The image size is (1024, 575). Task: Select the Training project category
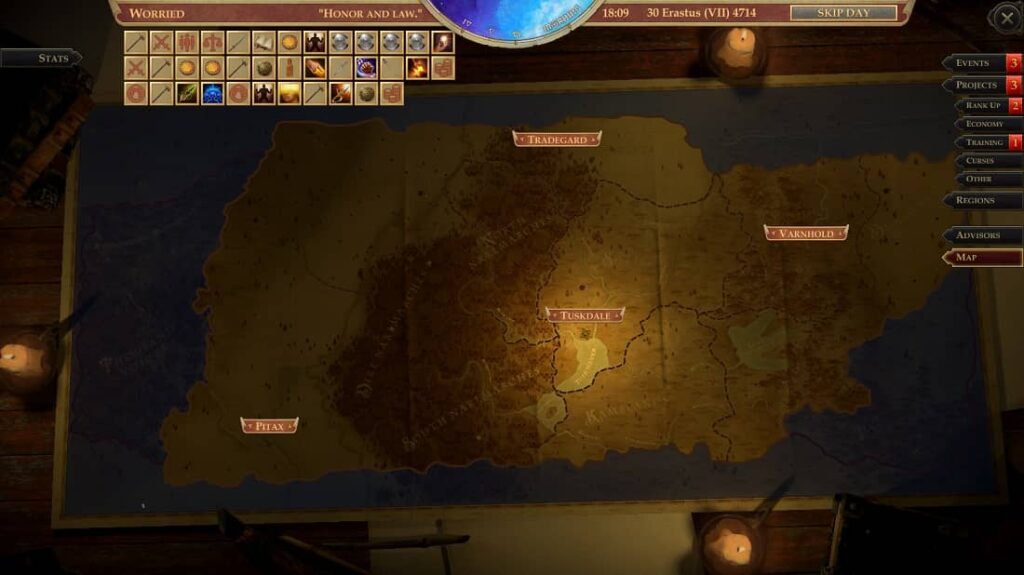[x=982, y=143]
